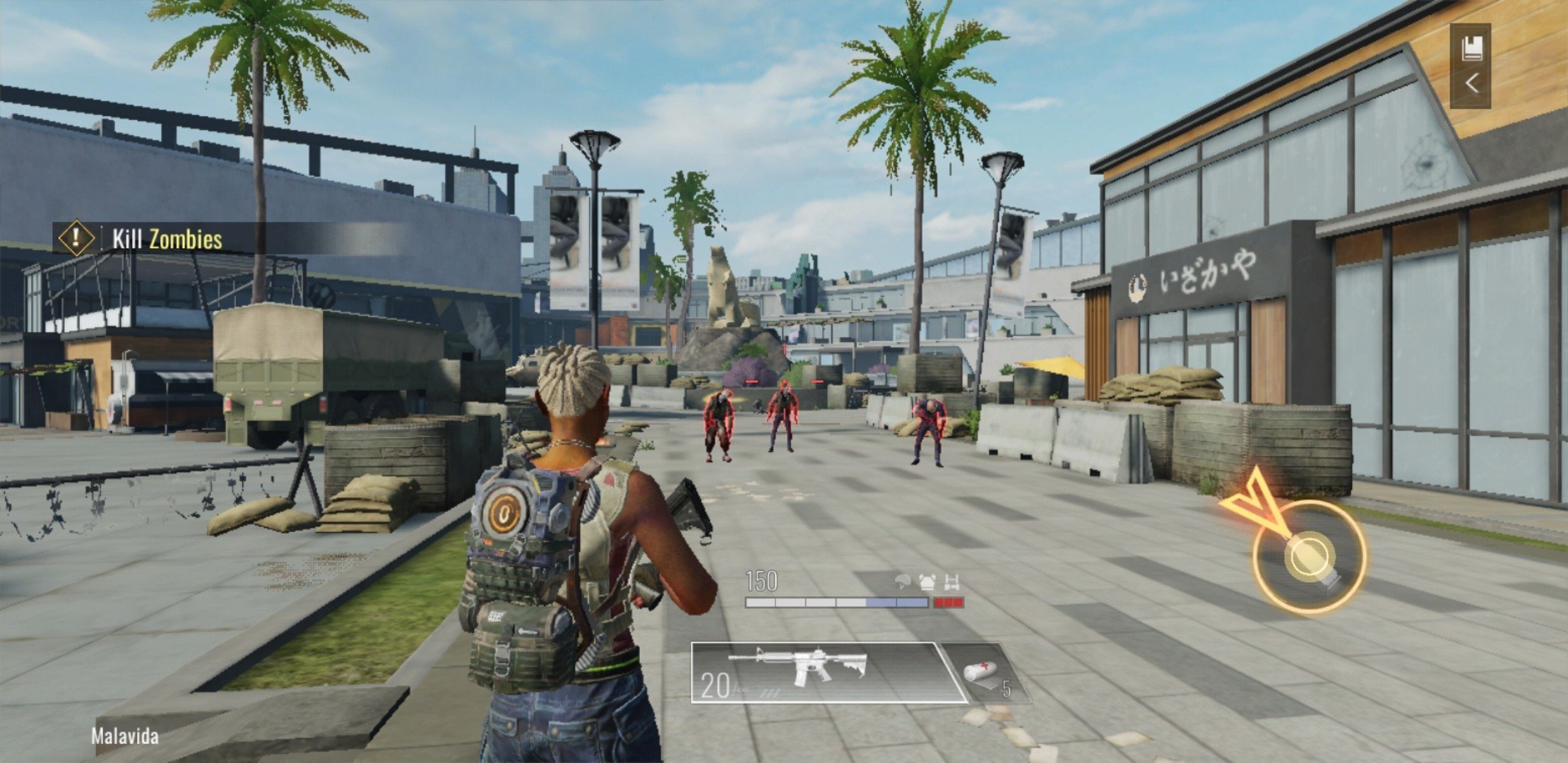This screenshot has width=1568, height=763.
Task: Open the book icon panel
Action: pos(1472,49)
